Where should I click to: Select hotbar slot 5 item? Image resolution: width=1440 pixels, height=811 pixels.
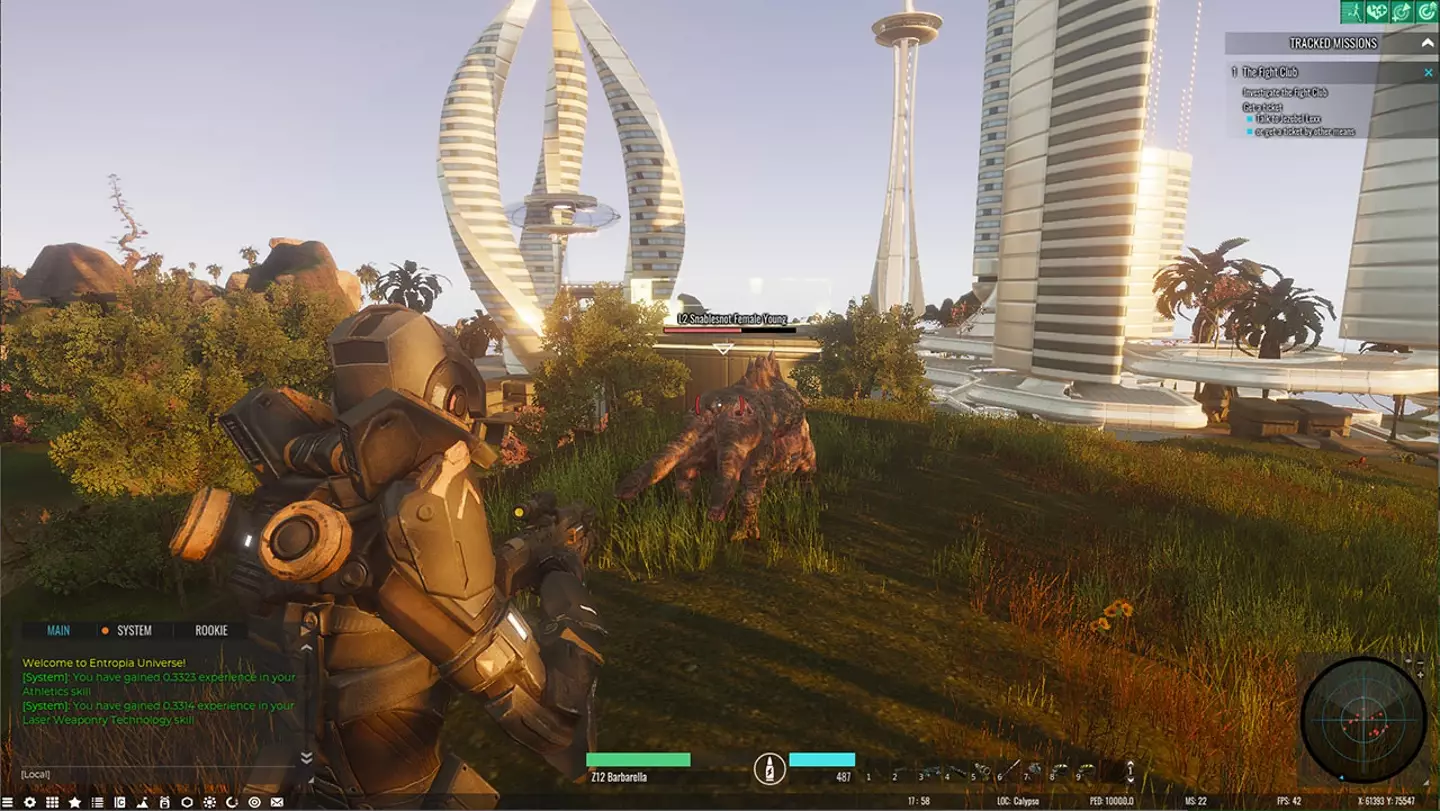(x=985, y=773)
